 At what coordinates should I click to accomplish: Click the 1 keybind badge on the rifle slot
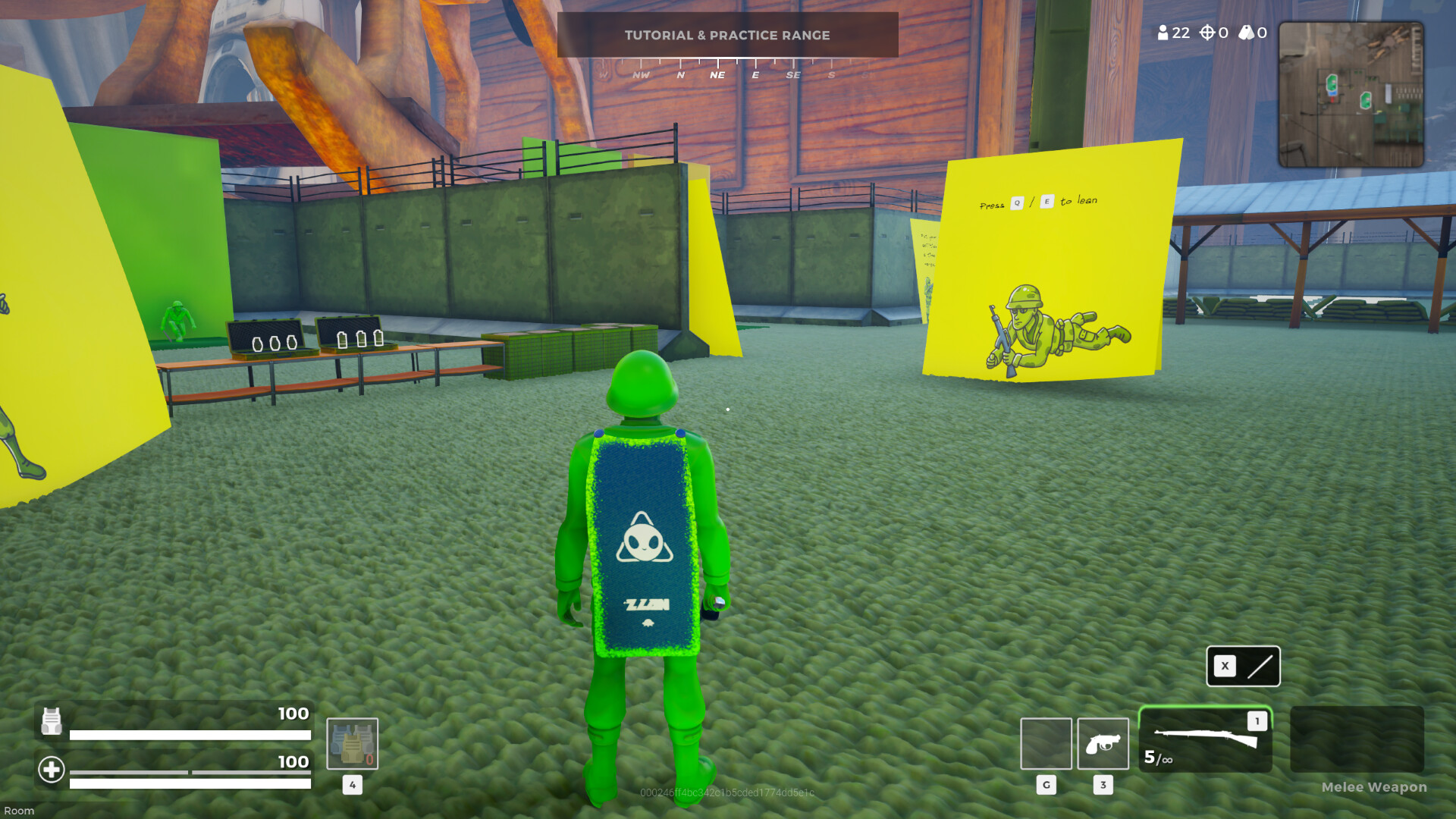pos(1256,721)
